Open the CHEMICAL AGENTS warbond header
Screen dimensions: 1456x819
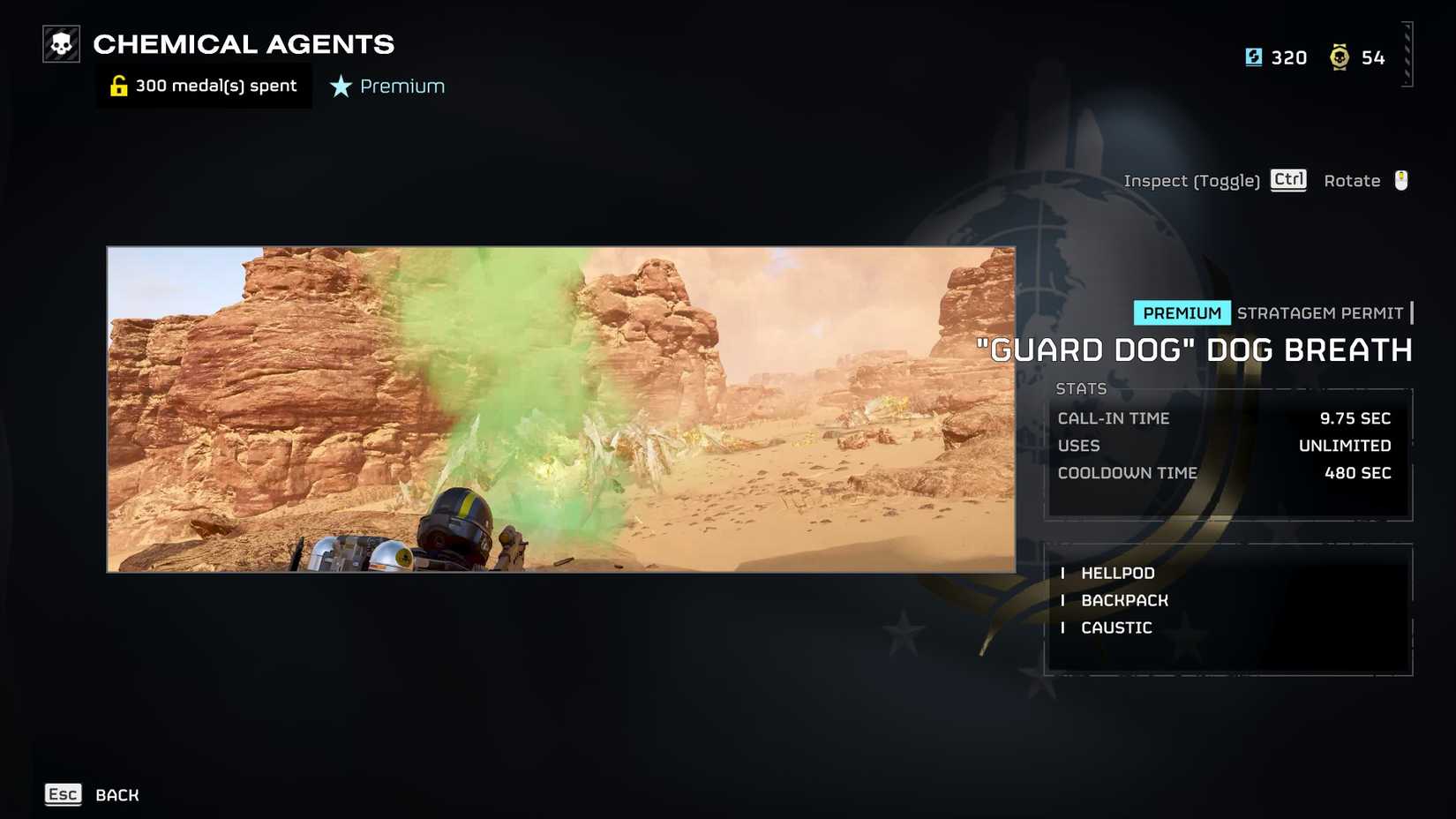pos(244,44)
